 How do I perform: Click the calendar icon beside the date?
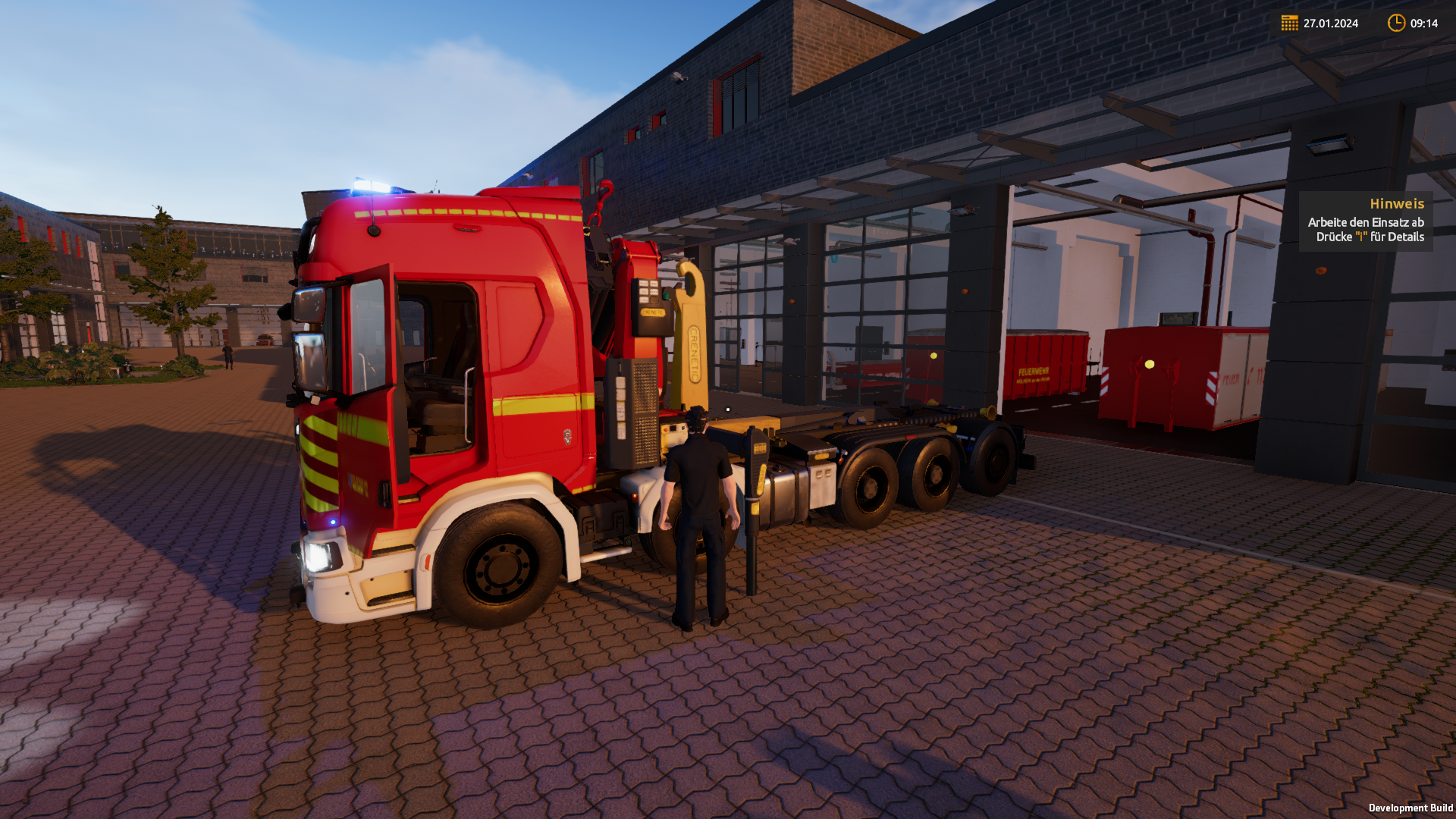coord(1289,23)
